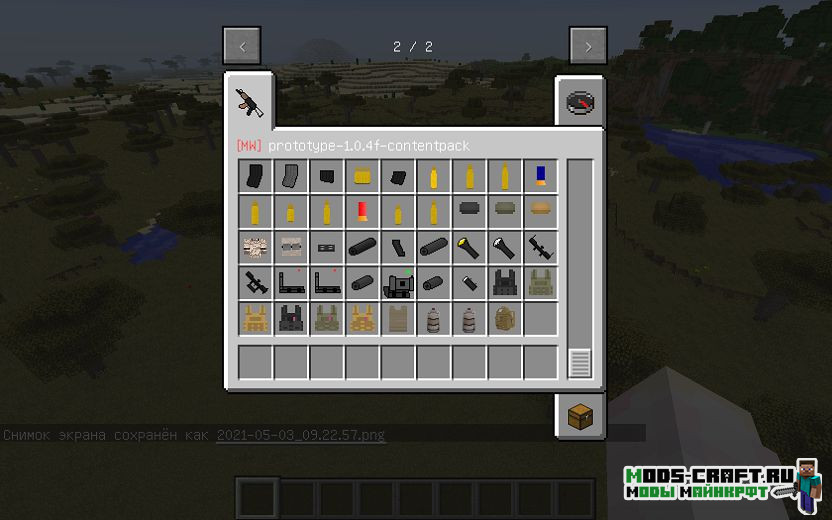
Task: Pick the blue shotgun shell
Action: 541,177
